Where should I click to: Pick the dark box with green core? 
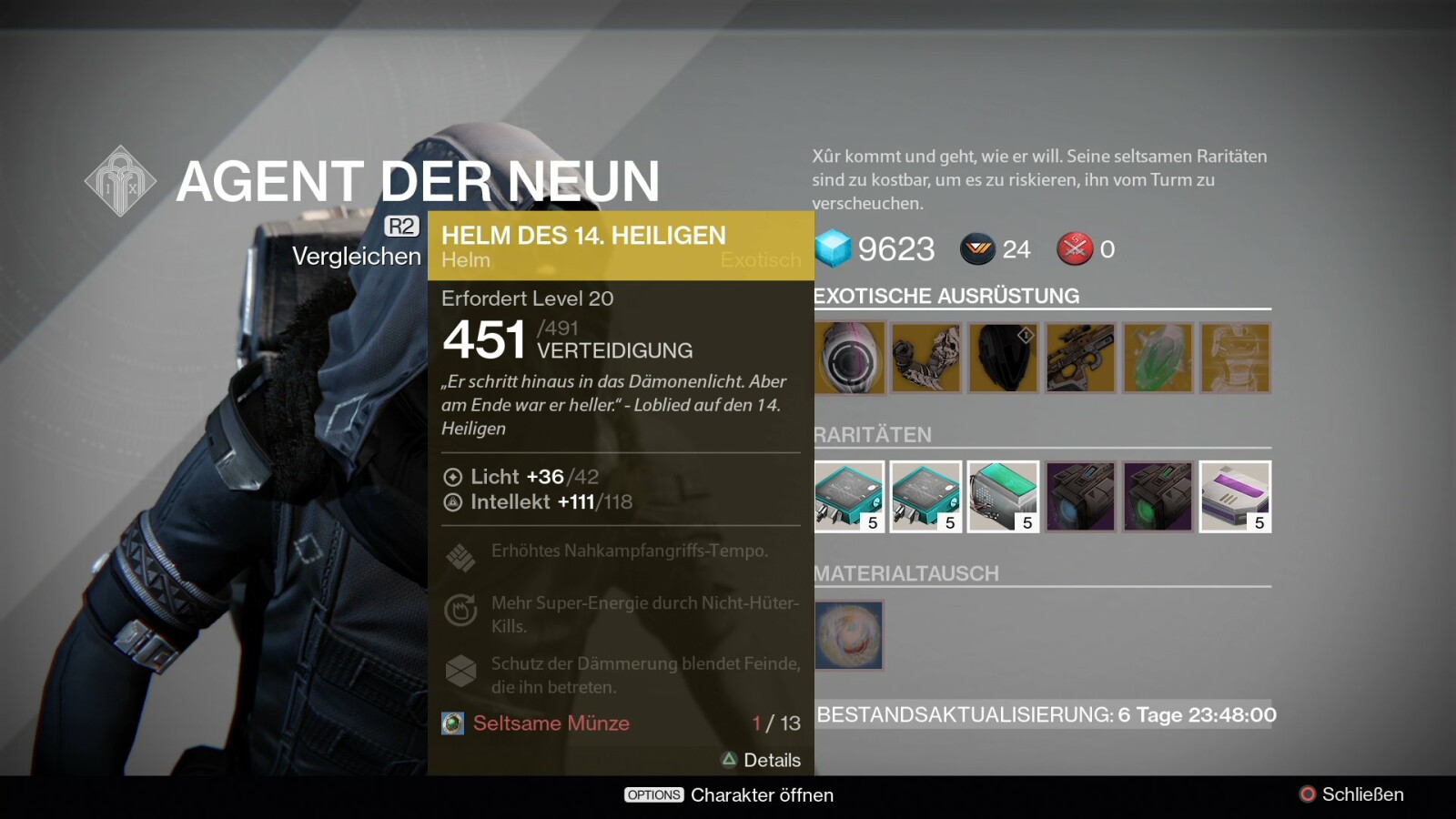point(1158,497)
